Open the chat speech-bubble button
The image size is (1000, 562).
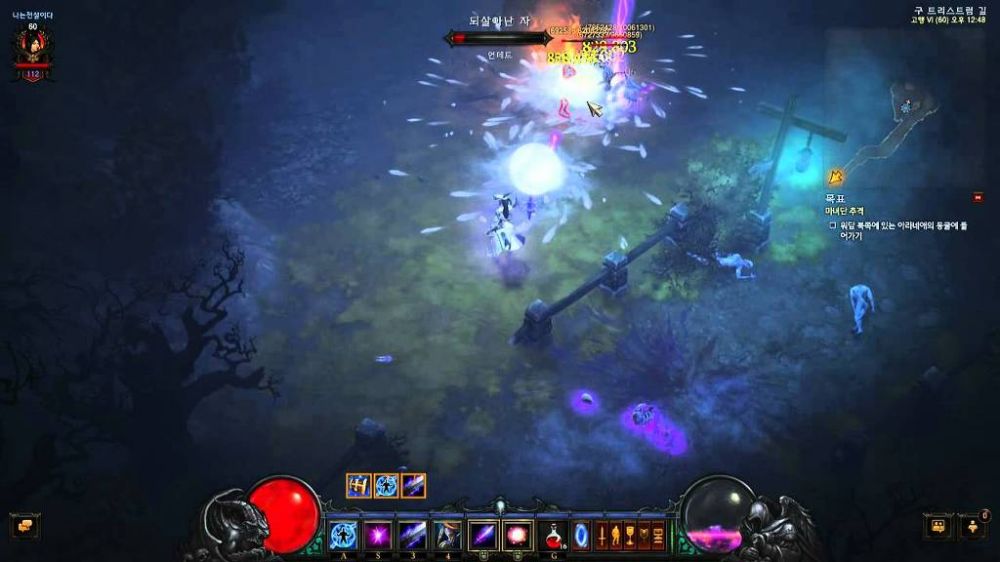click(x=25, y=525)
